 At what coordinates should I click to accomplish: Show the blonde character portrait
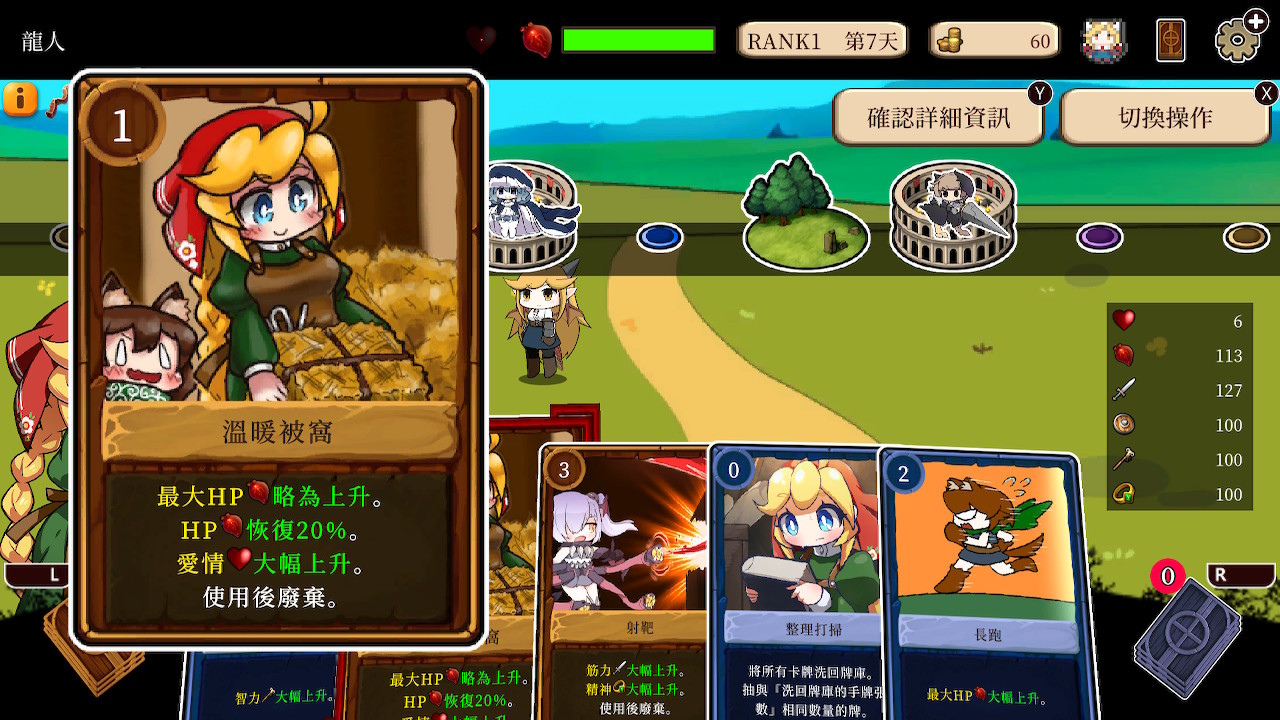[1104, 41]
